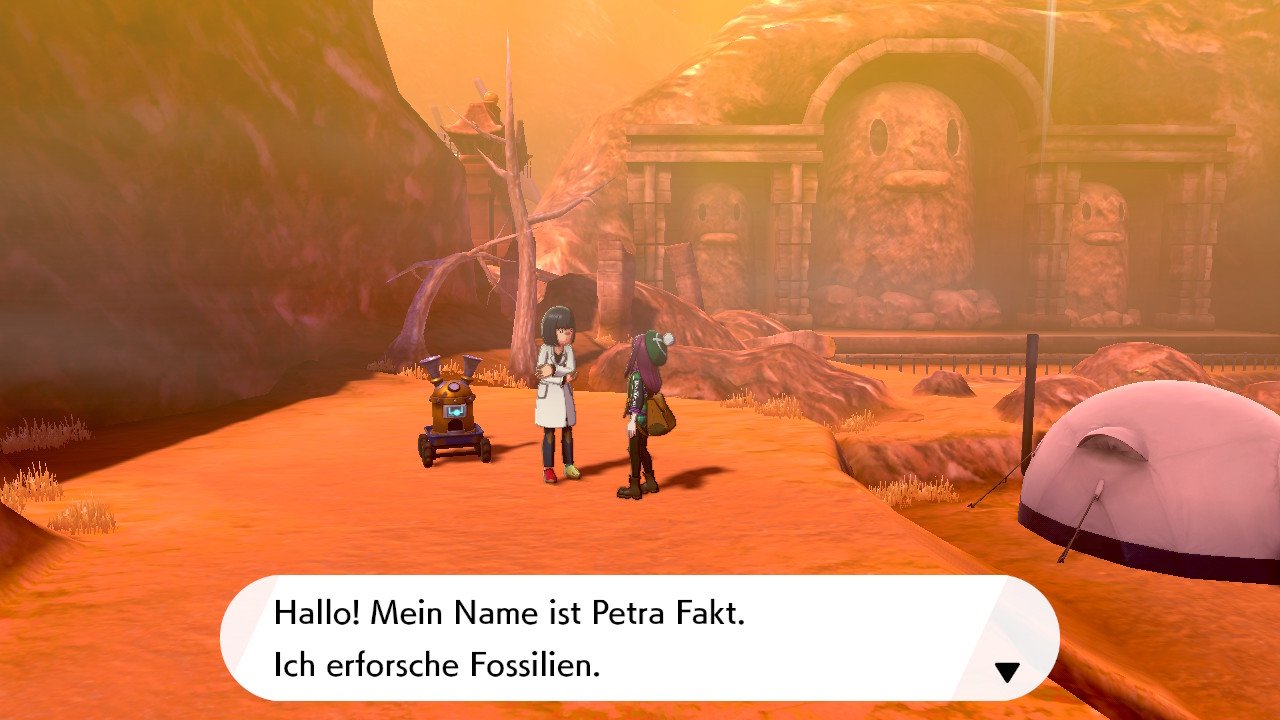Tap the dialogue box to continue
This screenshot has height=720, width=1280.
[x=640, y=640]
